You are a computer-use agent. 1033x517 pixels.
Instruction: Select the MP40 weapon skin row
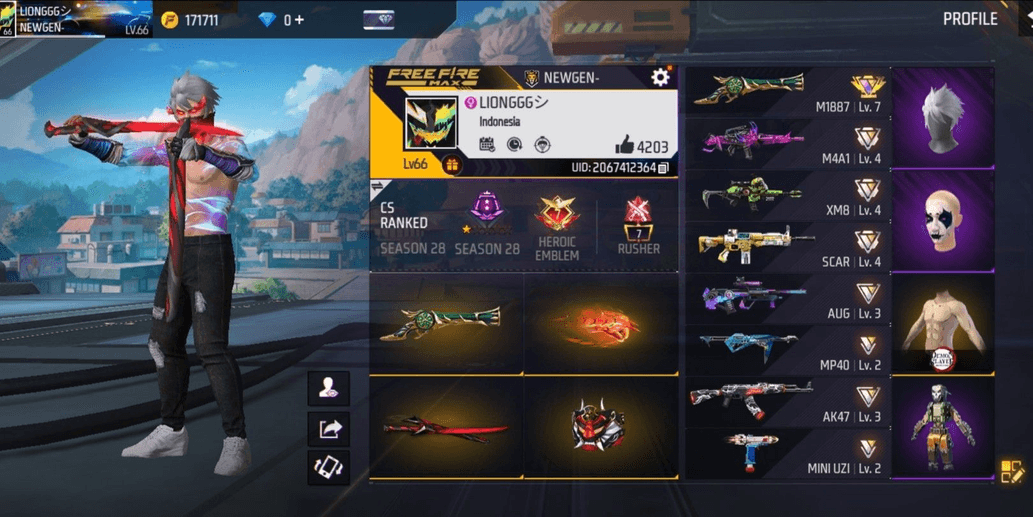coord(786,351)
